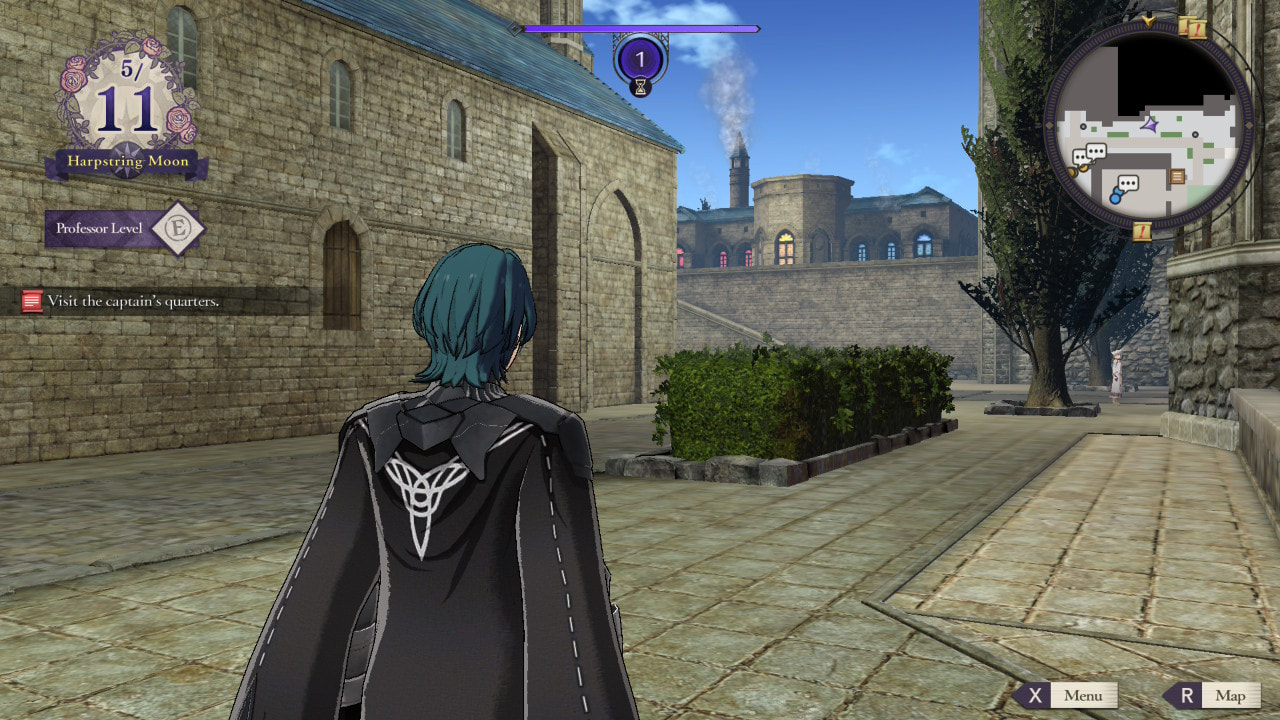Click the activity points orb counter

[640, 59]
